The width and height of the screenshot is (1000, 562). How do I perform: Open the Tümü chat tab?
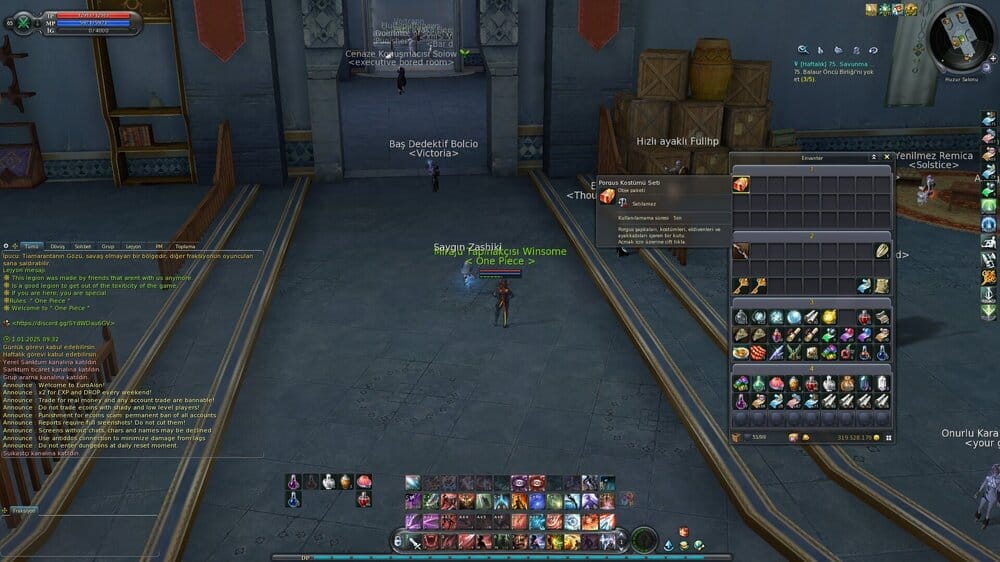[31, 245]
